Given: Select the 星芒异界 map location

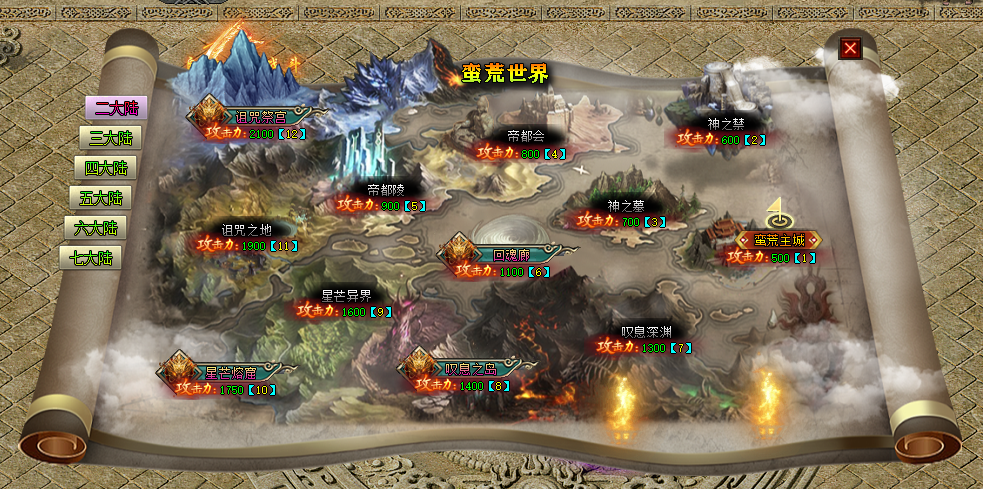Looking at the screenshot, I should click(346, 295).
